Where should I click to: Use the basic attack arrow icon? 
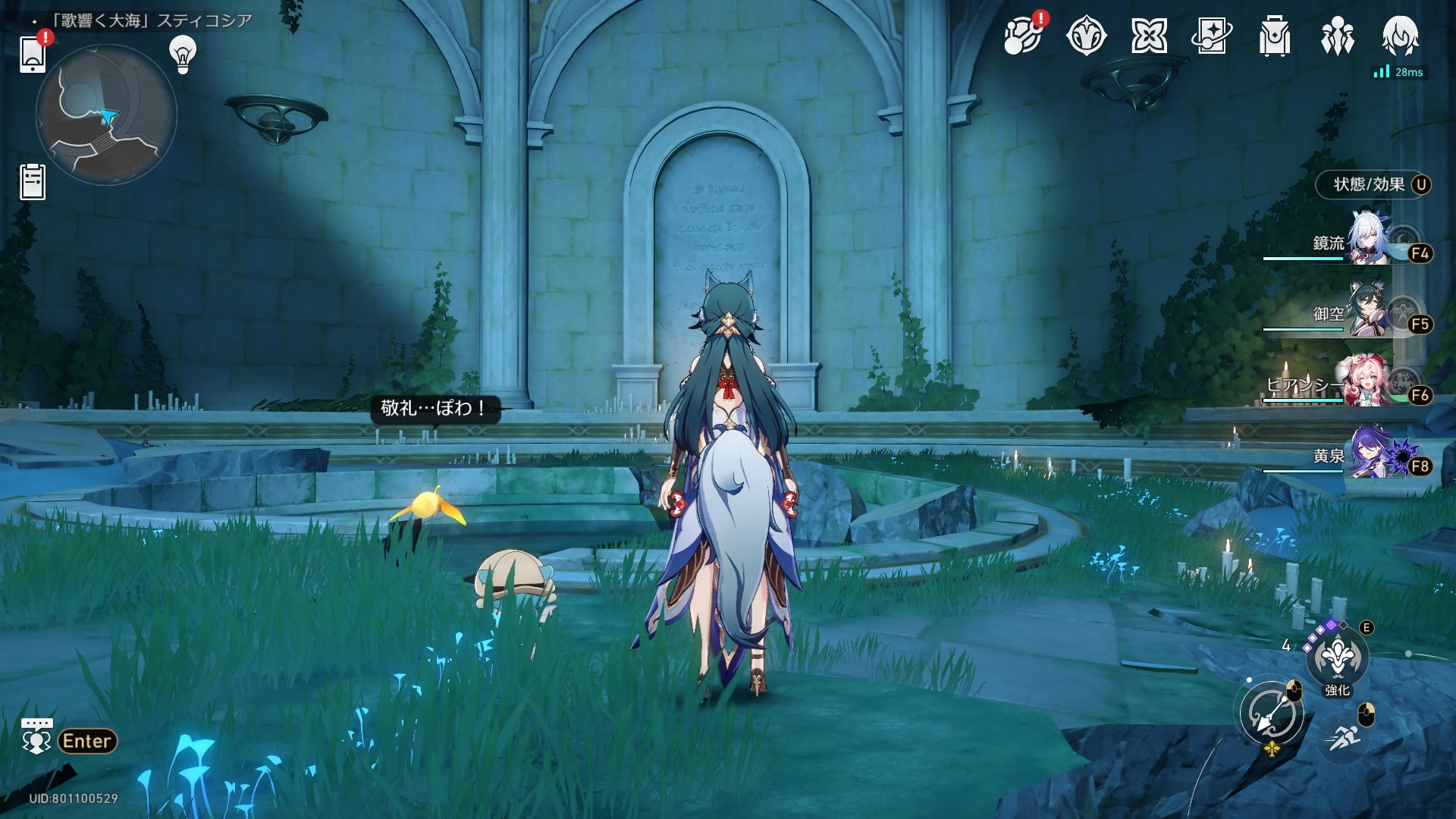click(1272, 714)
